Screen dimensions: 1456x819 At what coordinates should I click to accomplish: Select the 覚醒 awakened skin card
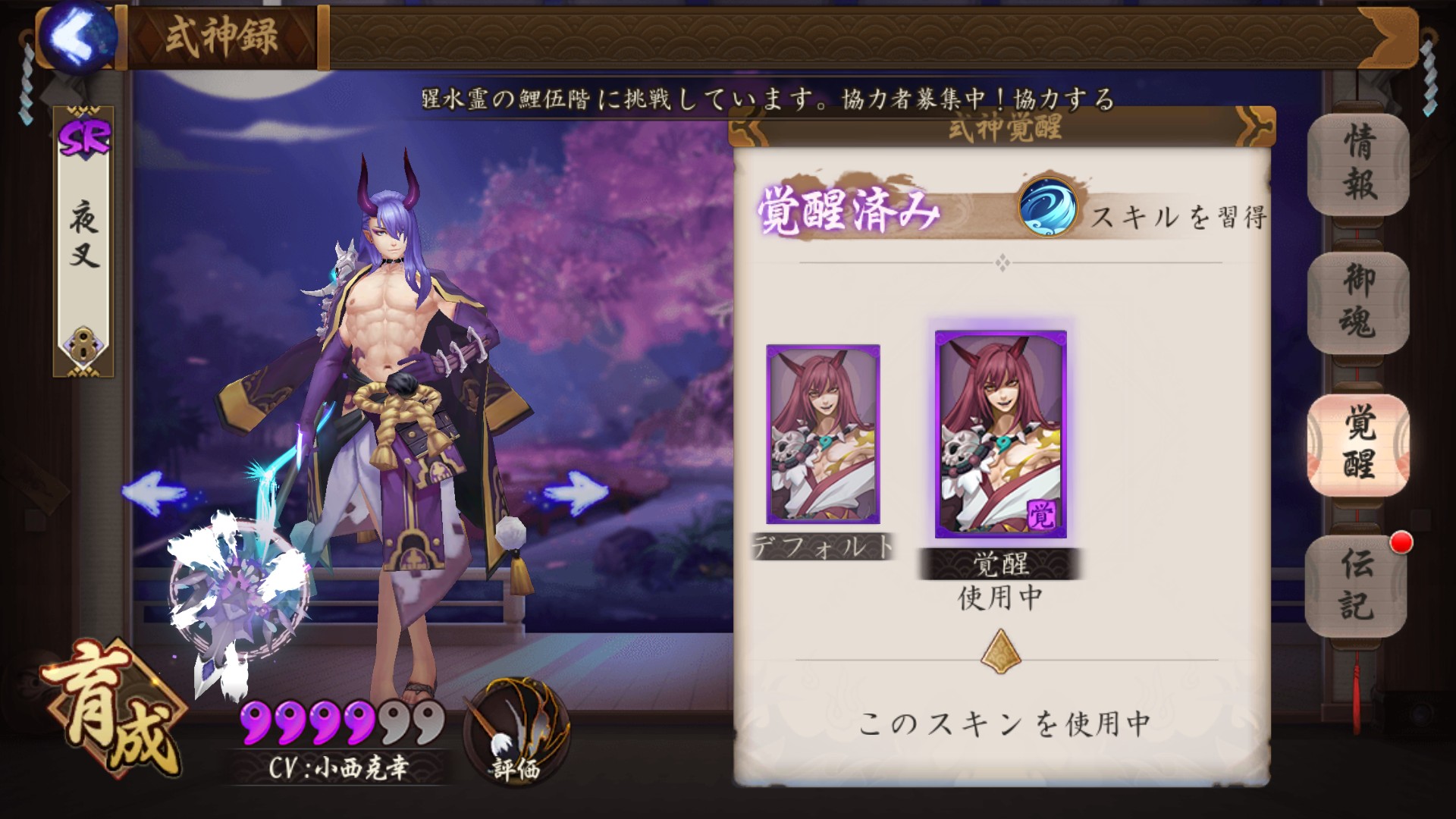tap(1000, 435)
